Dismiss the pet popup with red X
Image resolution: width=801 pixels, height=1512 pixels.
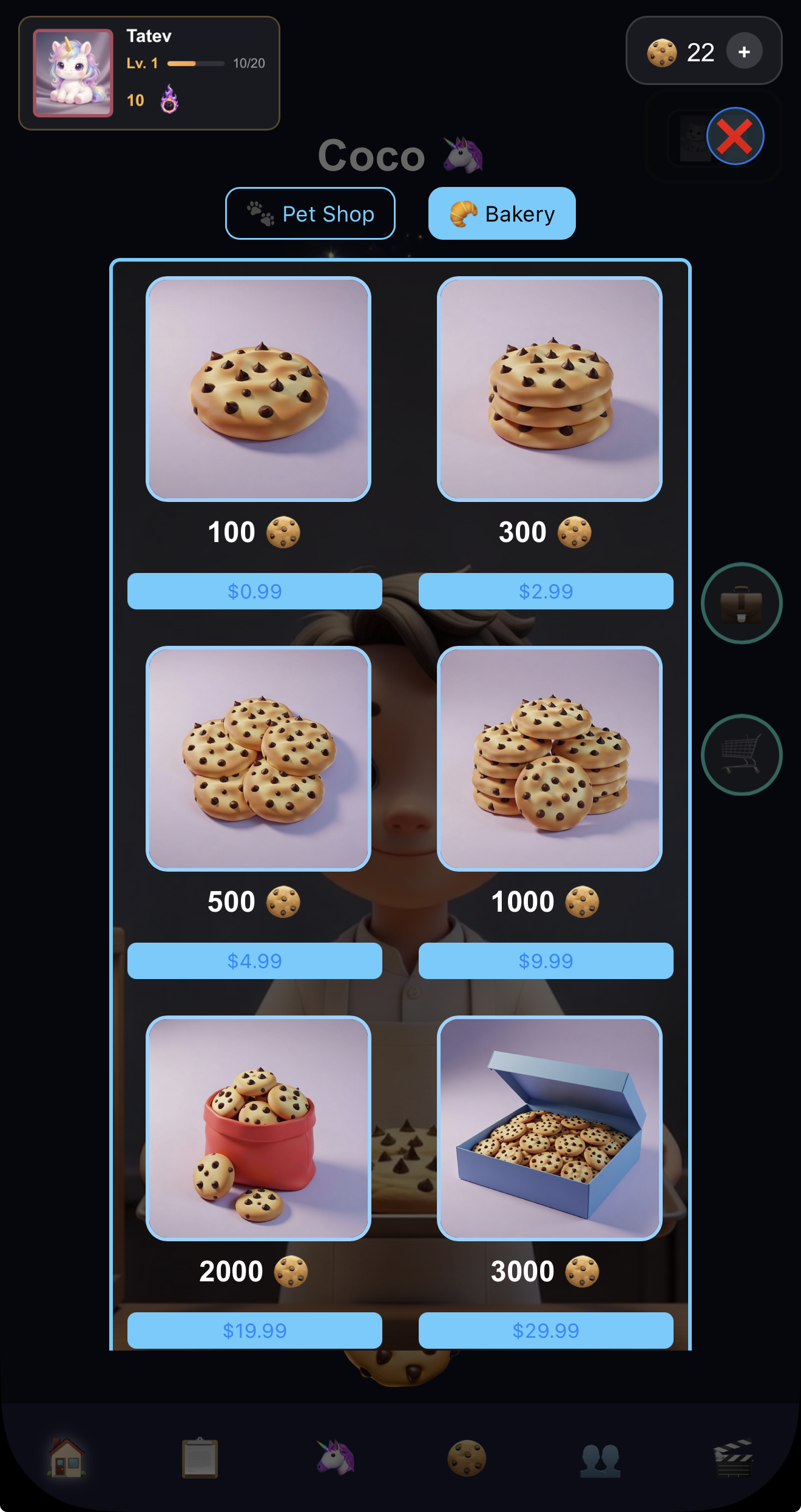(x=735, y=137)
